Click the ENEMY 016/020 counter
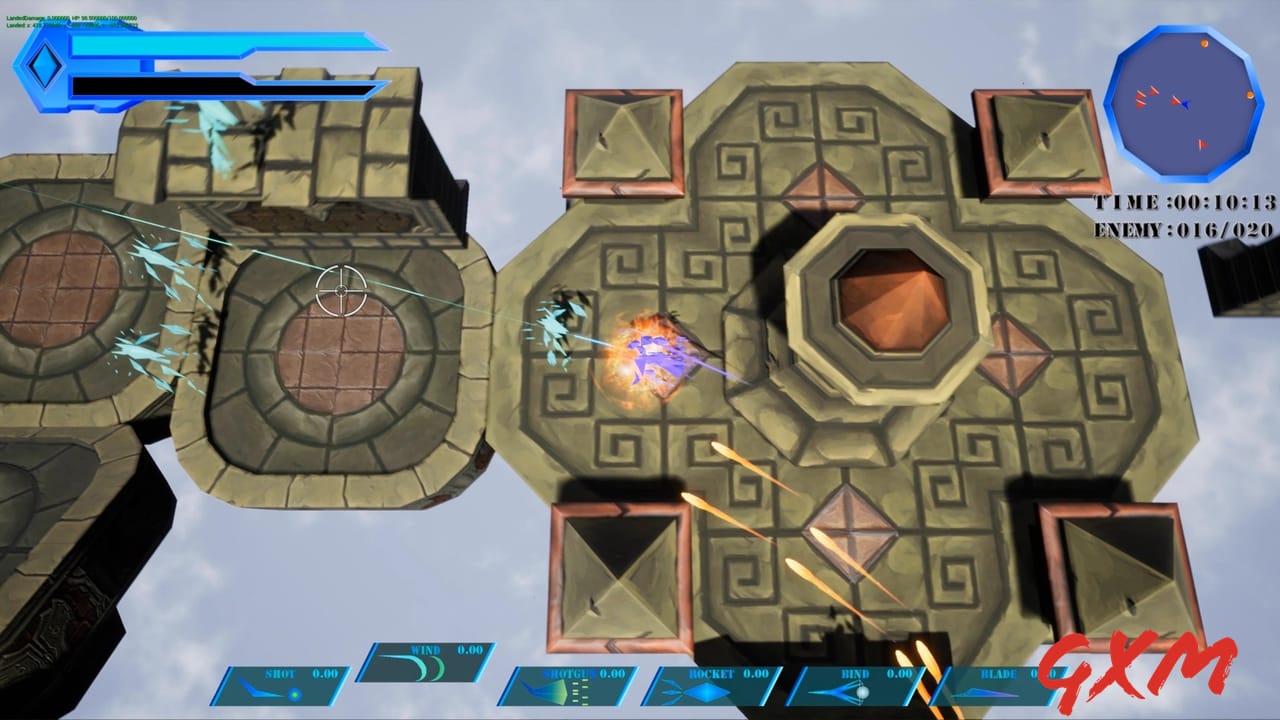 pyautogui.click(x=1183, y=227)
